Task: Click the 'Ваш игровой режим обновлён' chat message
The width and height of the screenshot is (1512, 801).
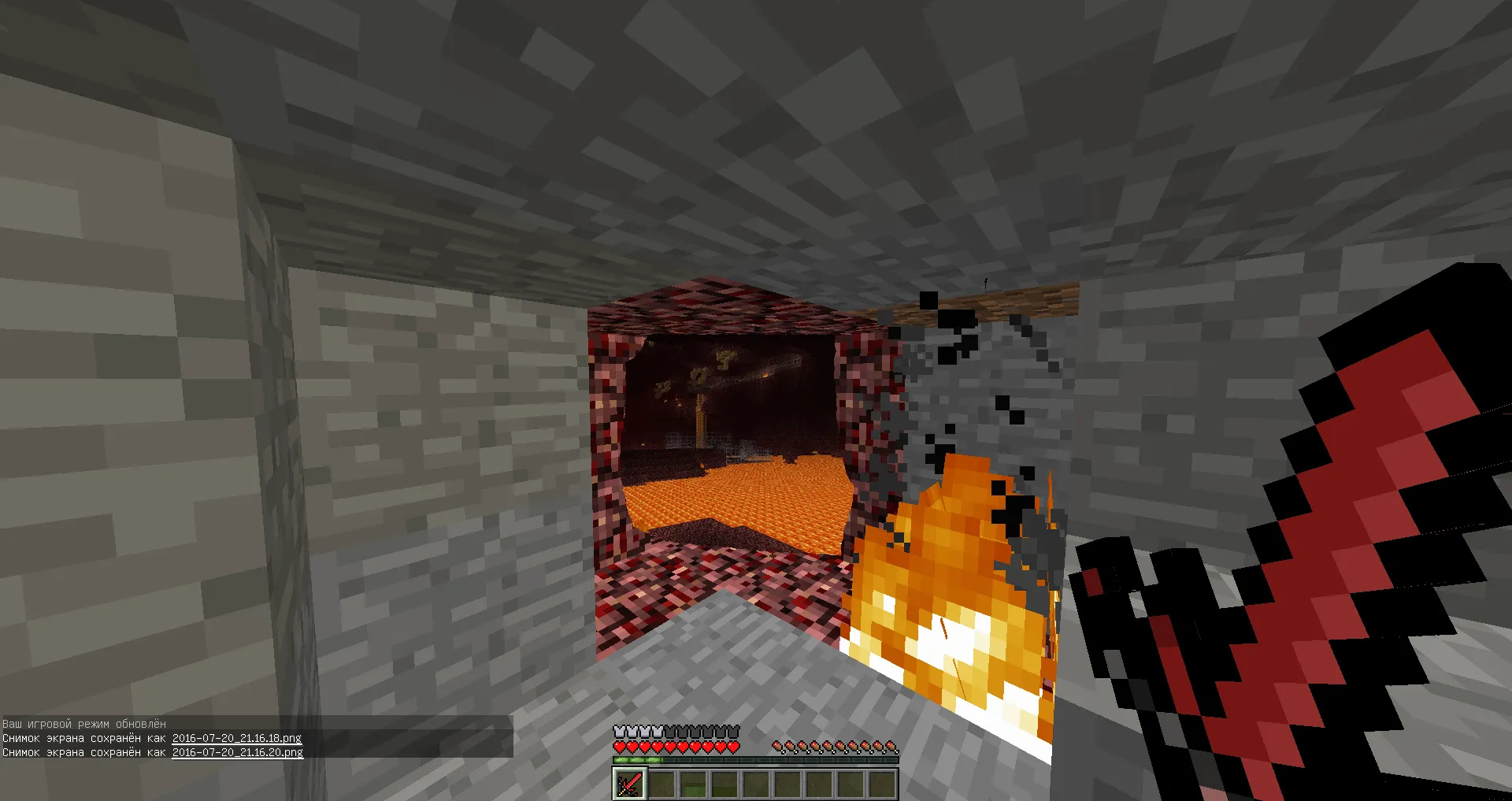Action: click(x=83, y=724)
